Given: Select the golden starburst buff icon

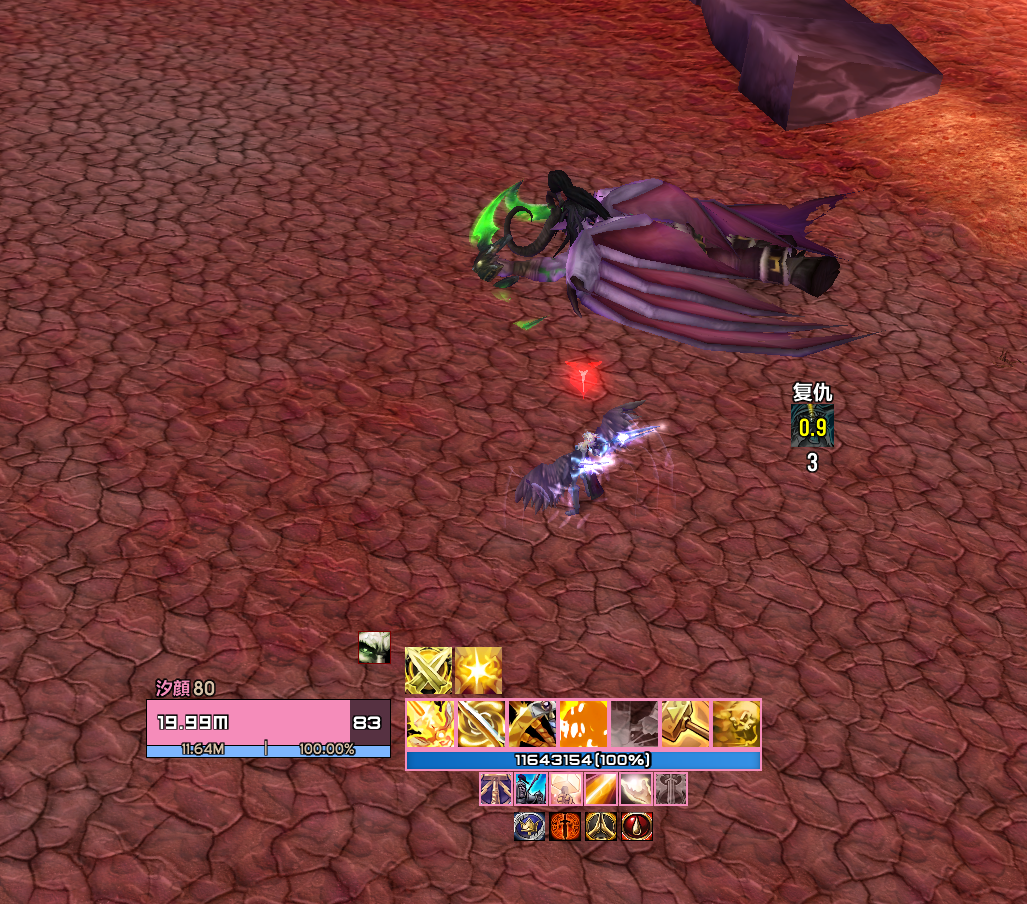Looking at the screenshot, I should point(479,670).
